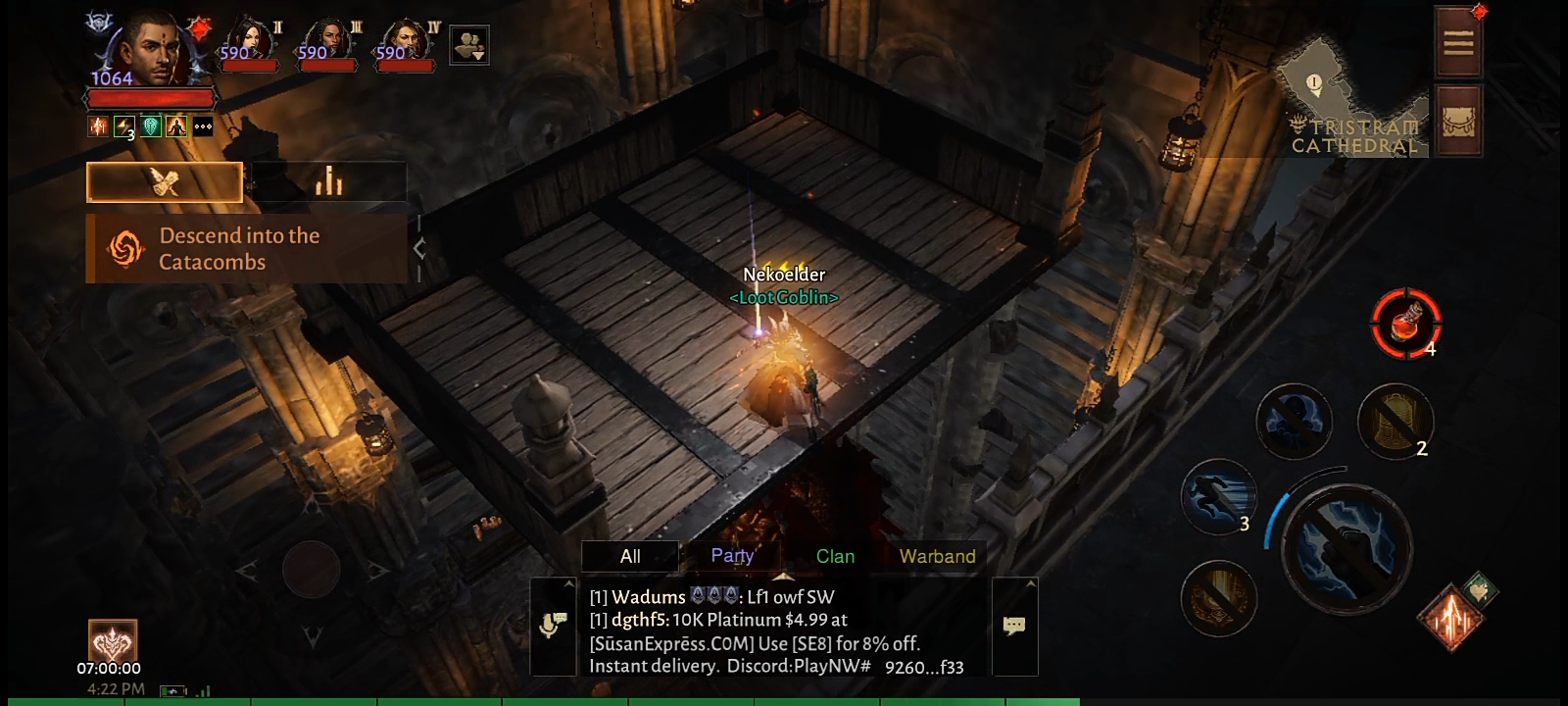Switch to the Warband chat tab

coord(937,556)
